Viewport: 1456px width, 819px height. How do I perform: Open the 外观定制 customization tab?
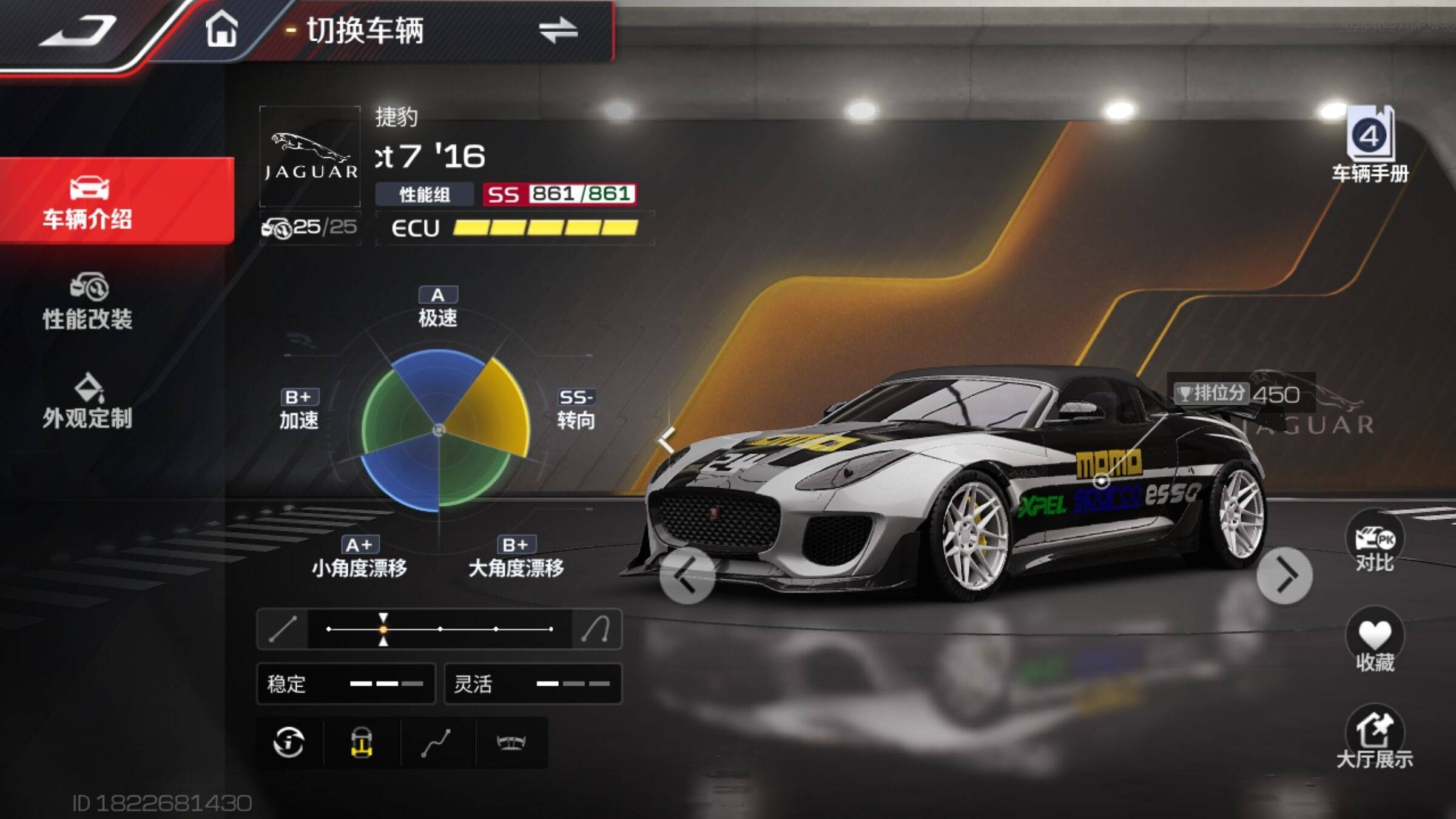(88, 402)
